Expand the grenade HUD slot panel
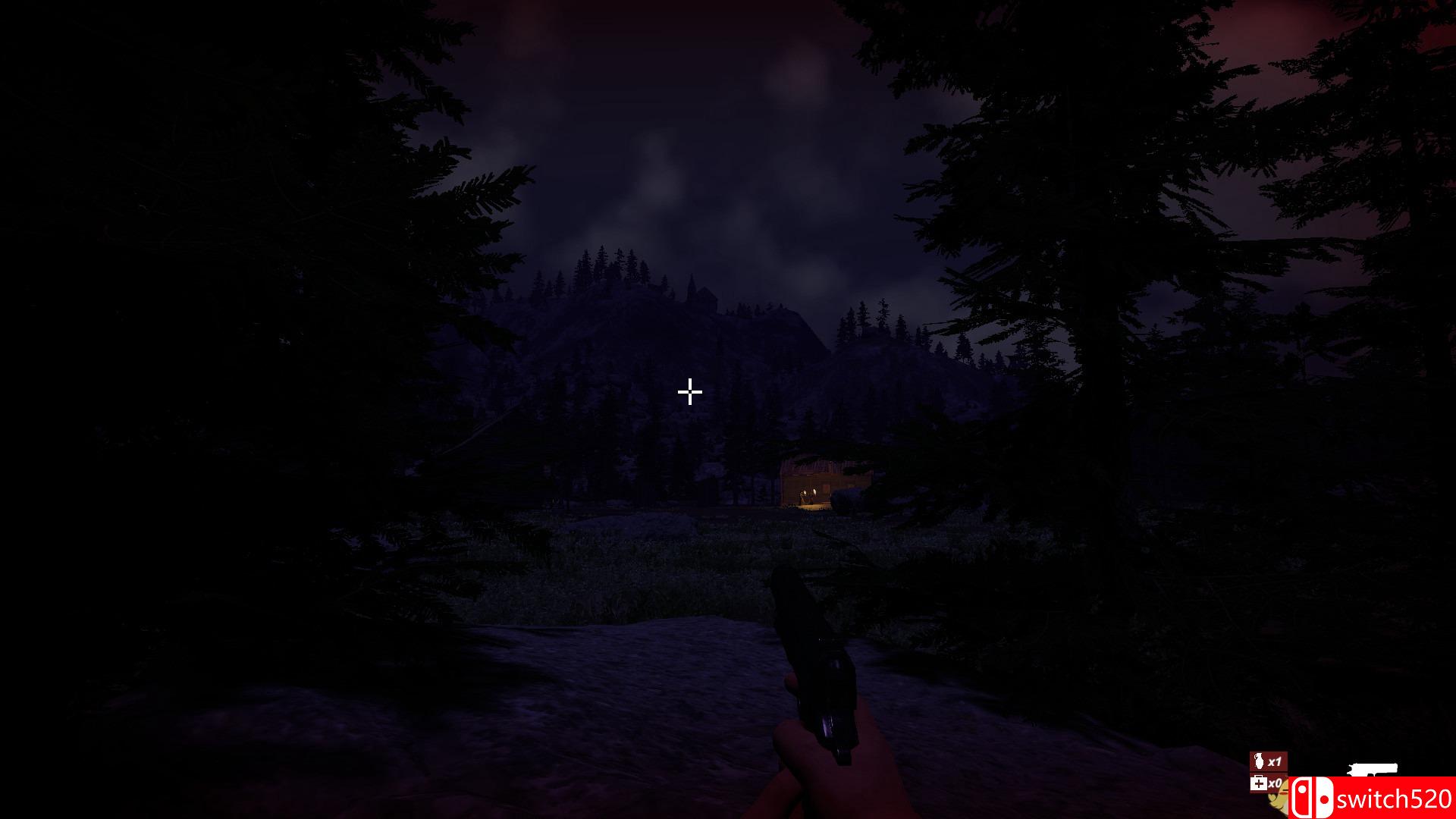This screenshot has height=819, width=1456. [x=1269, y=761]
